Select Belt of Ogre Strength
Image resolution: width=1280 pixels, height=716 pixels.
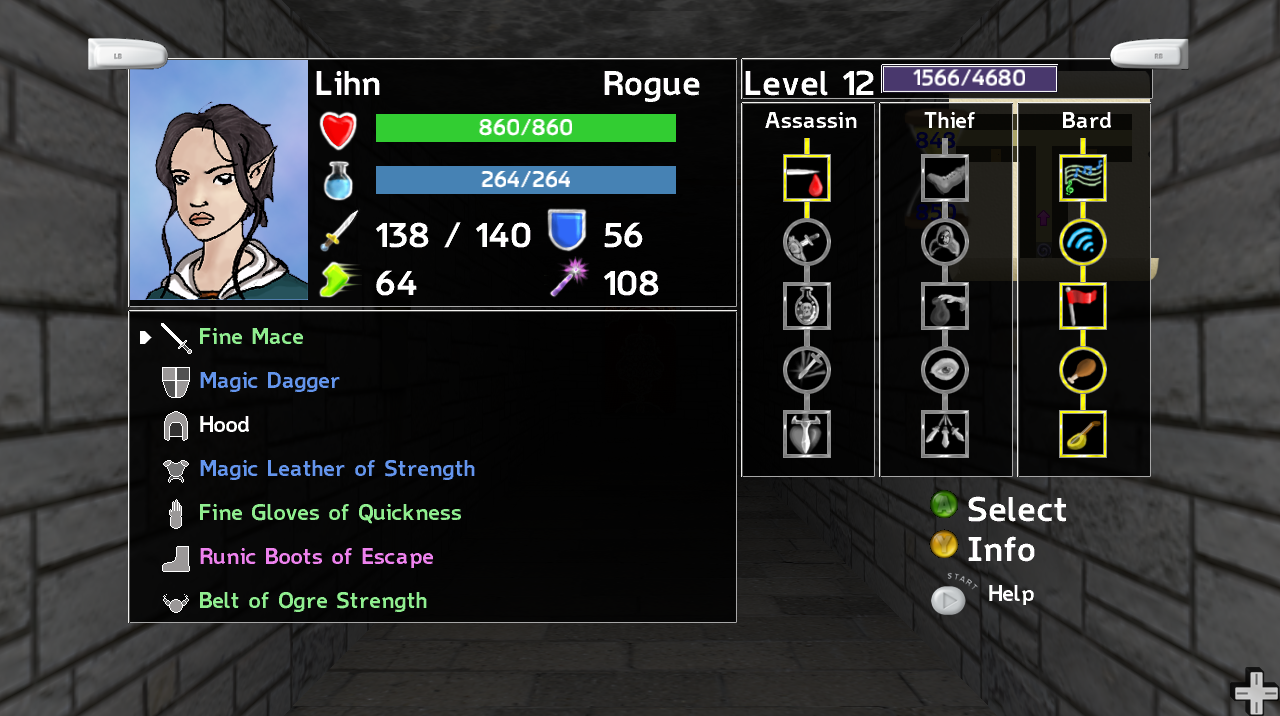click(312, 601)
